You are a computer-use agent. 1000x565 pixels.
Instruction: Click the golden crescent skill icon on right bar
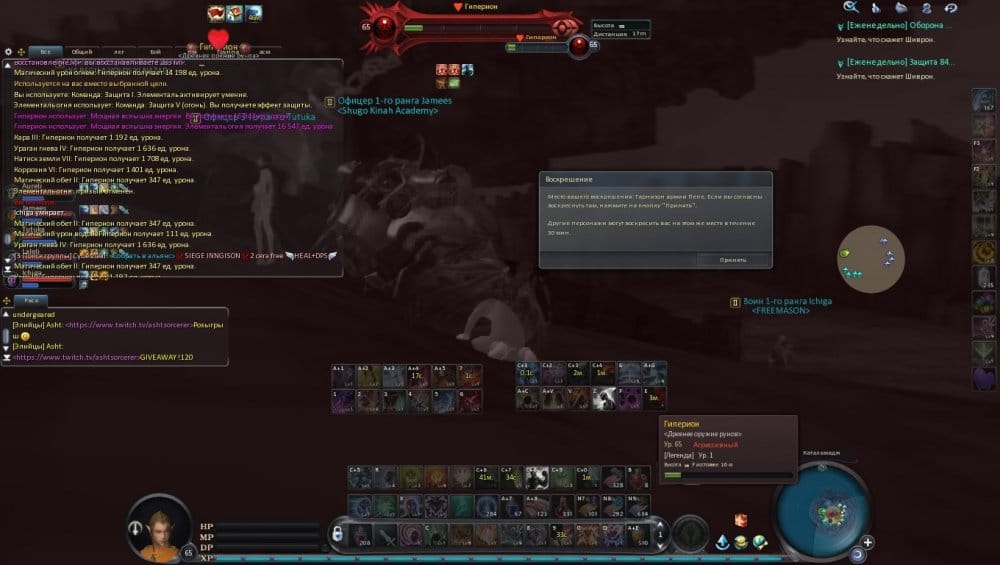(x=983, y=252)
